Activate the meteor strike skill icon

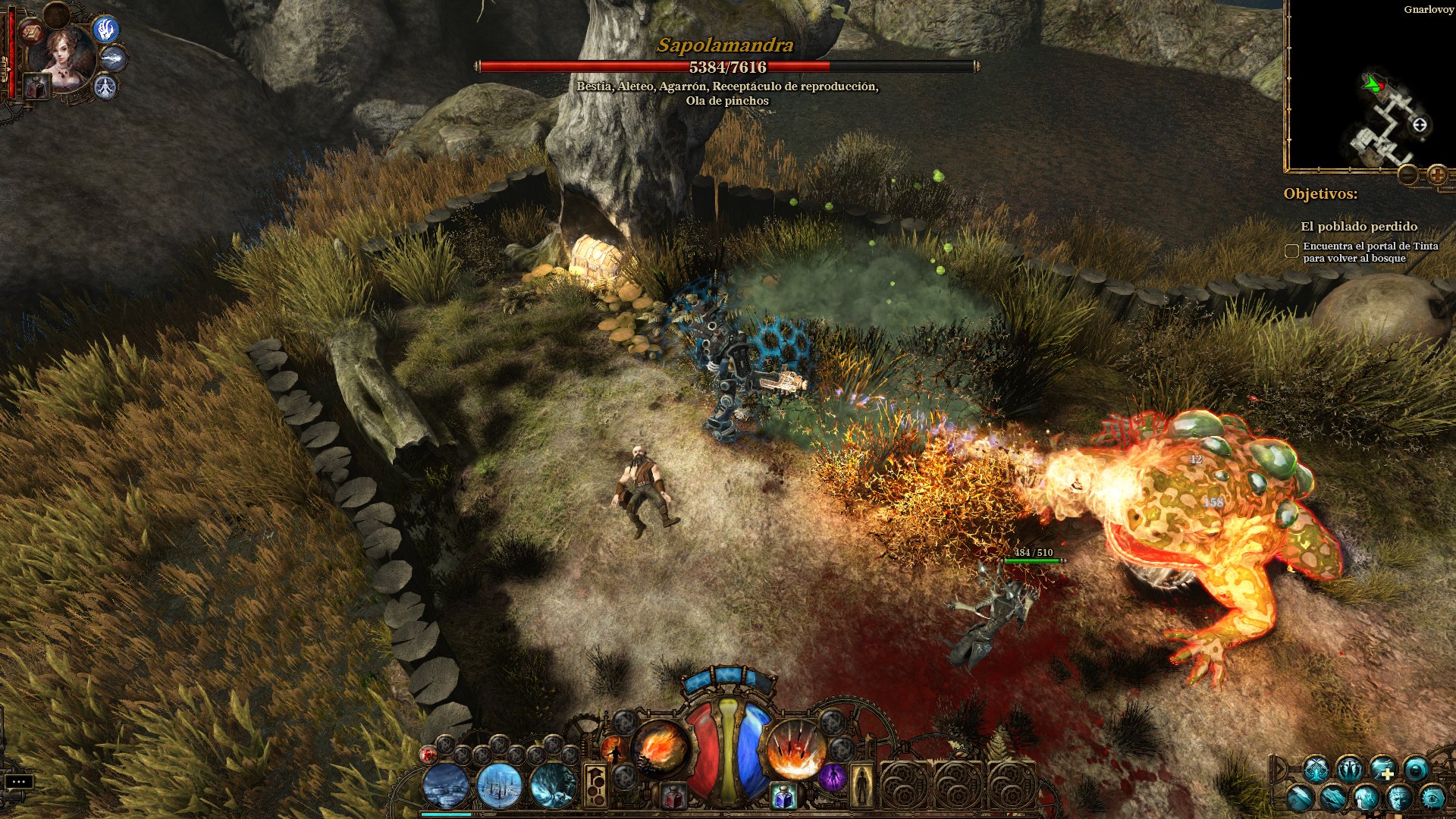click(x=792, y=751)
